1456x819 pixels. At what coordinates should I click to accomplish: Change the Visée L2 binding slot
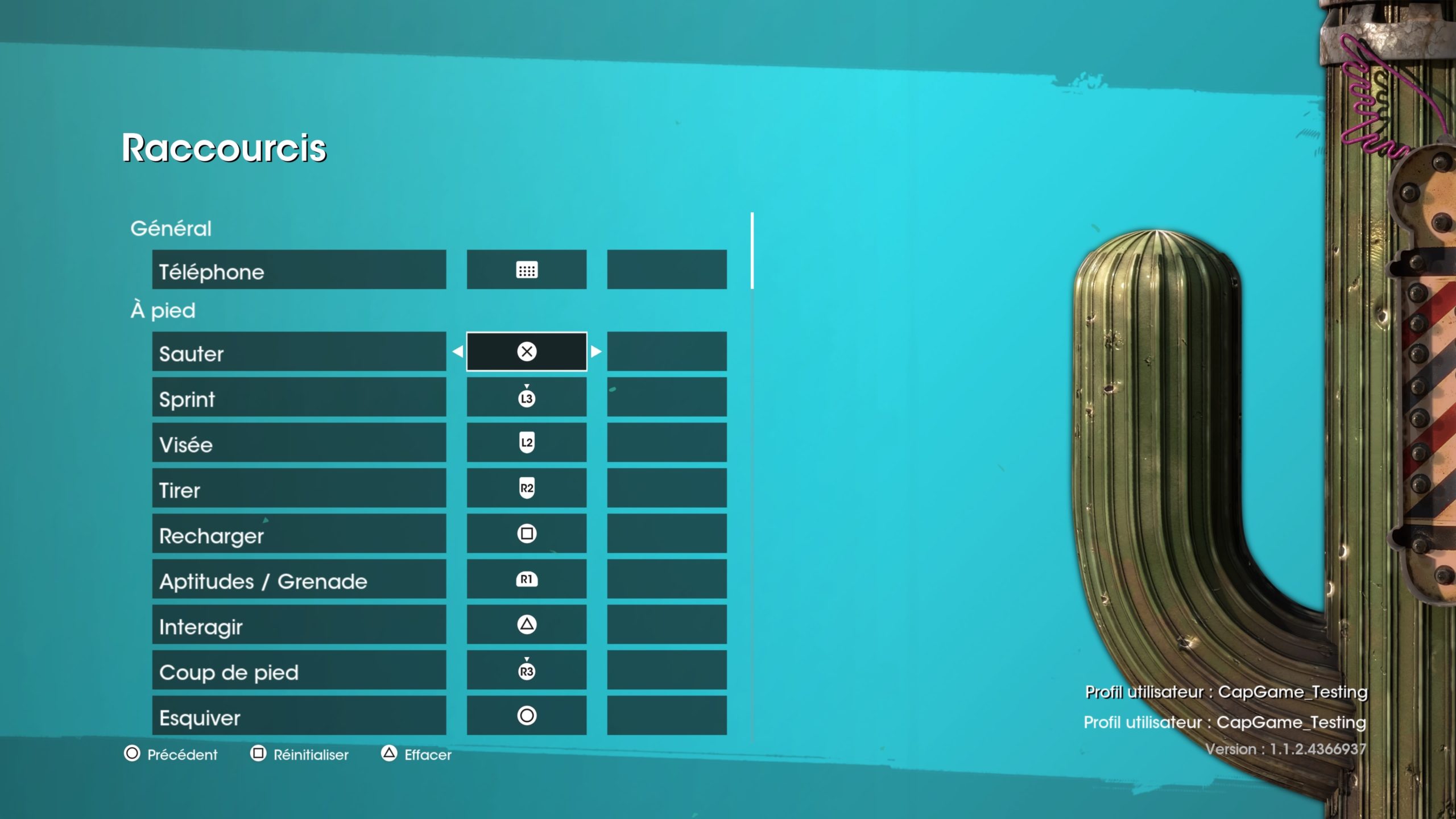(x=527, y=442)
